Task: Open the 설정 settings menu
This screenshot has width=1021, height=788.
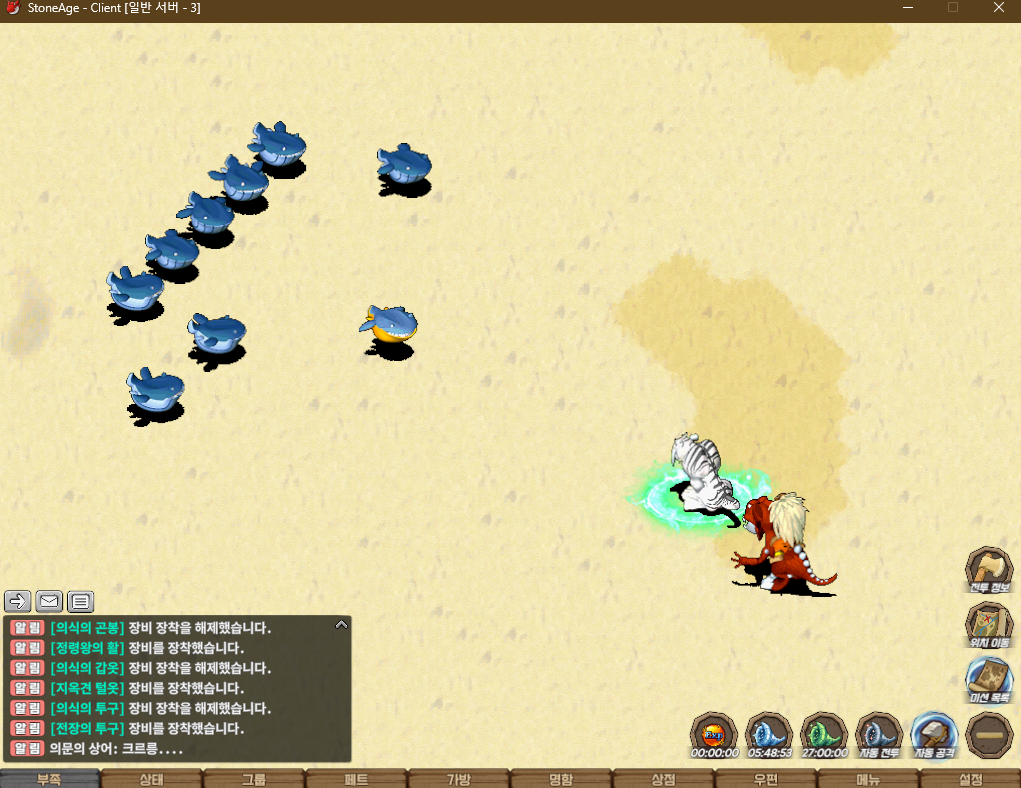Action: click(970, 779)
